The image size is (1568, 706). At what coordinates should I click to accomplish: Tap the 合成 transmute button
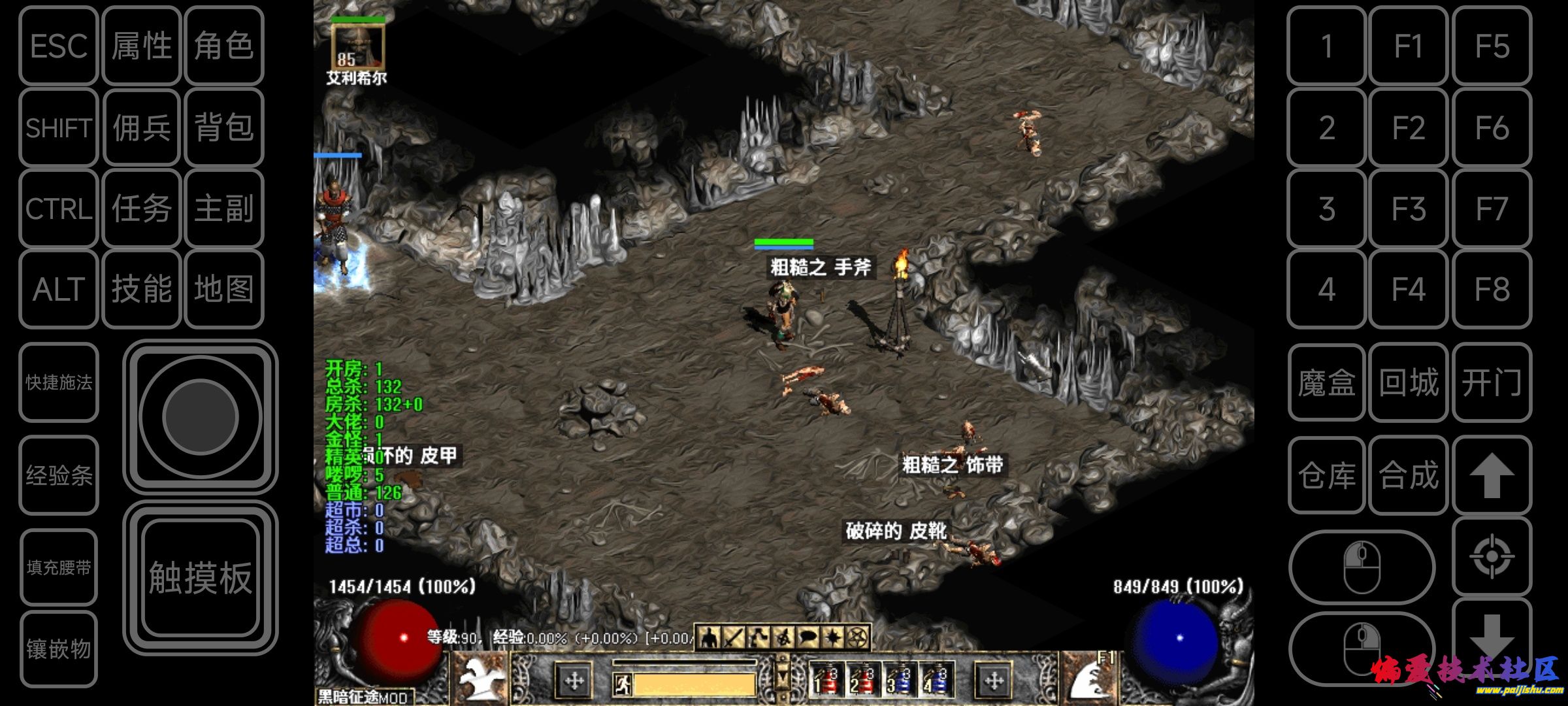pos(1409,475)
